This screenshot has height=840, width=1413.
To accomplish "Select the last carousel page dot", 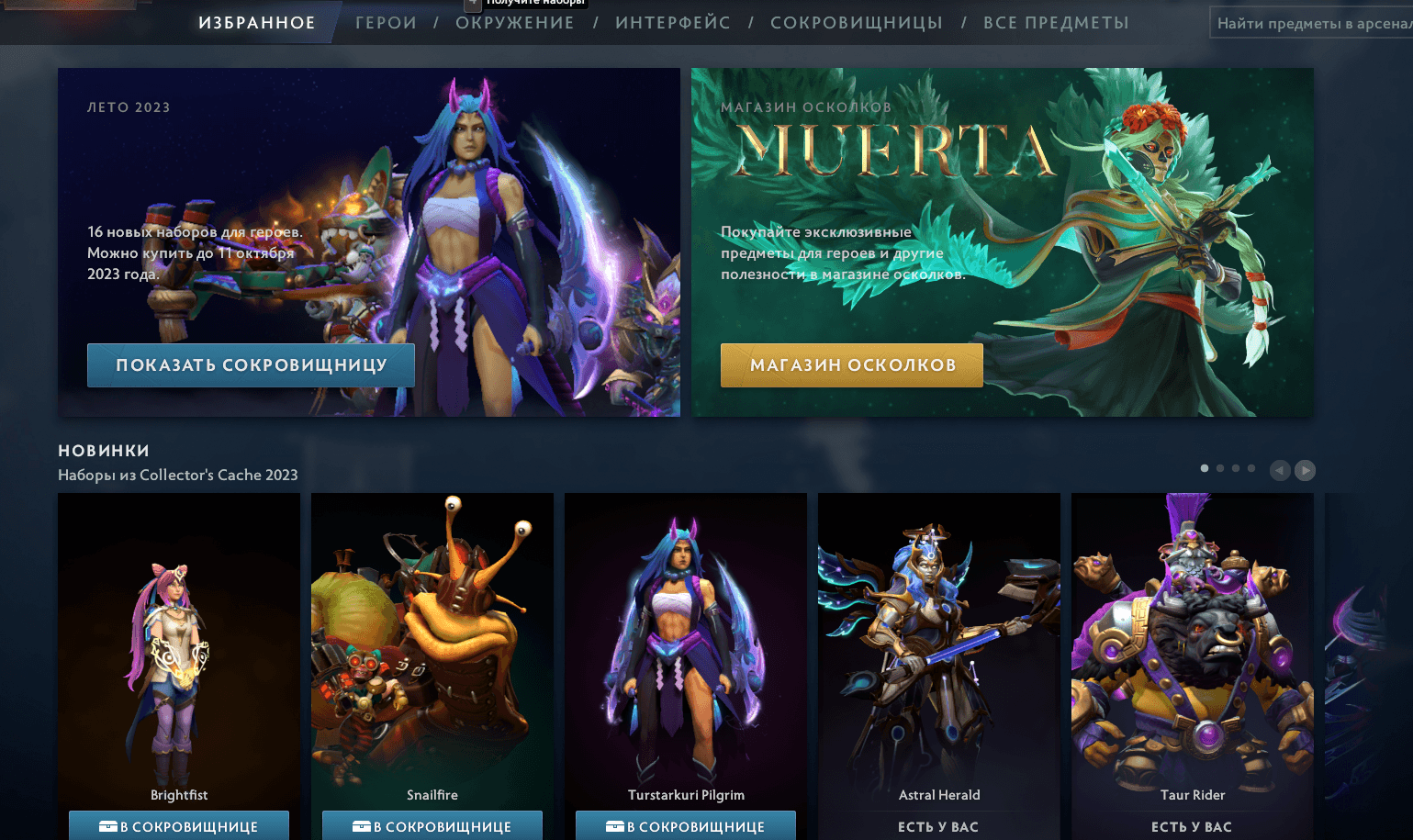I will 1250,467.
